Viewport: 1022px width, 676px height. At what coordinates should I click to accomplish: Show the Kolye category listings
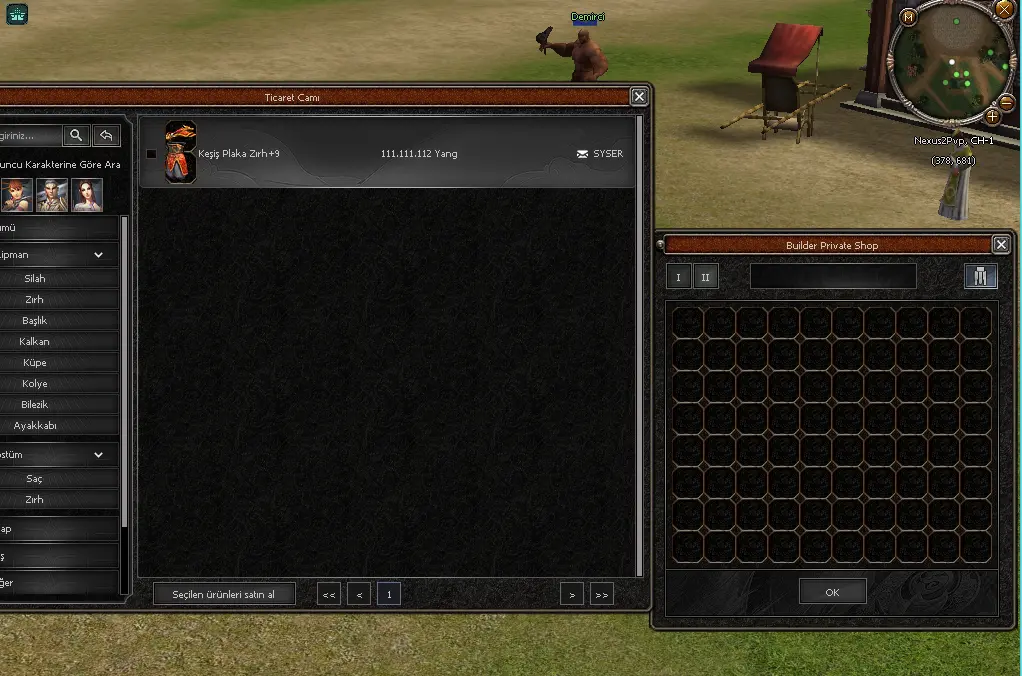pos(35,383)
